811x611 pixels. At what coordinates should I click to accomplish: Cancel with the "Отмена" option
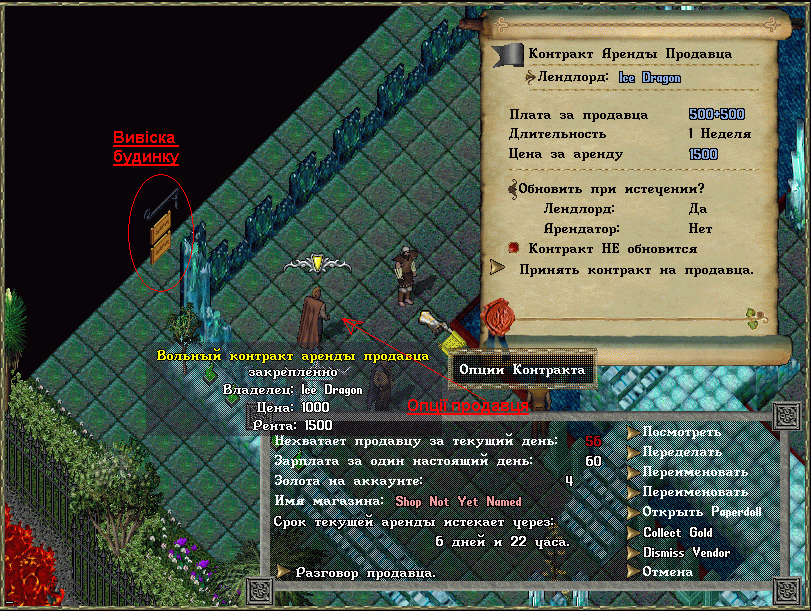click(x=633, y=572)
